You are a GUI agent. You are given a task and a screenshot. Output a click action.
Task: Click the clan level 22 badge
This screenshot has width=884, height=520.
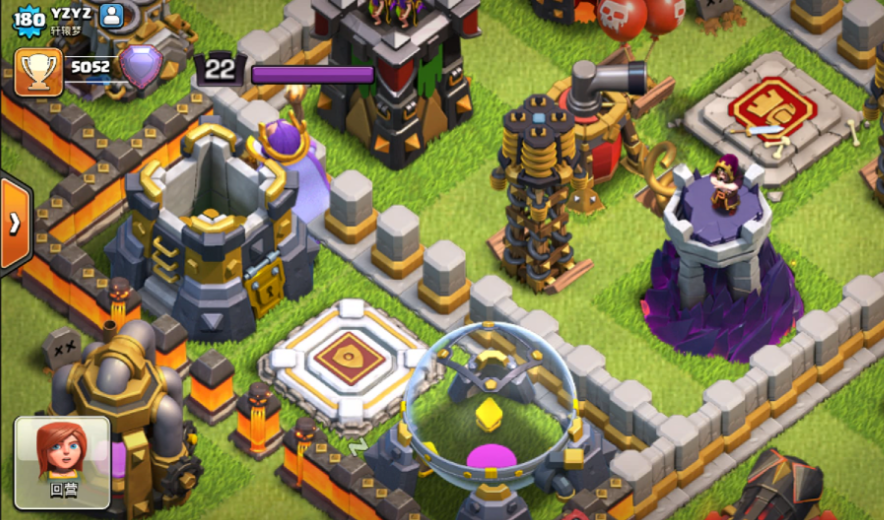(x=220, y=70)
